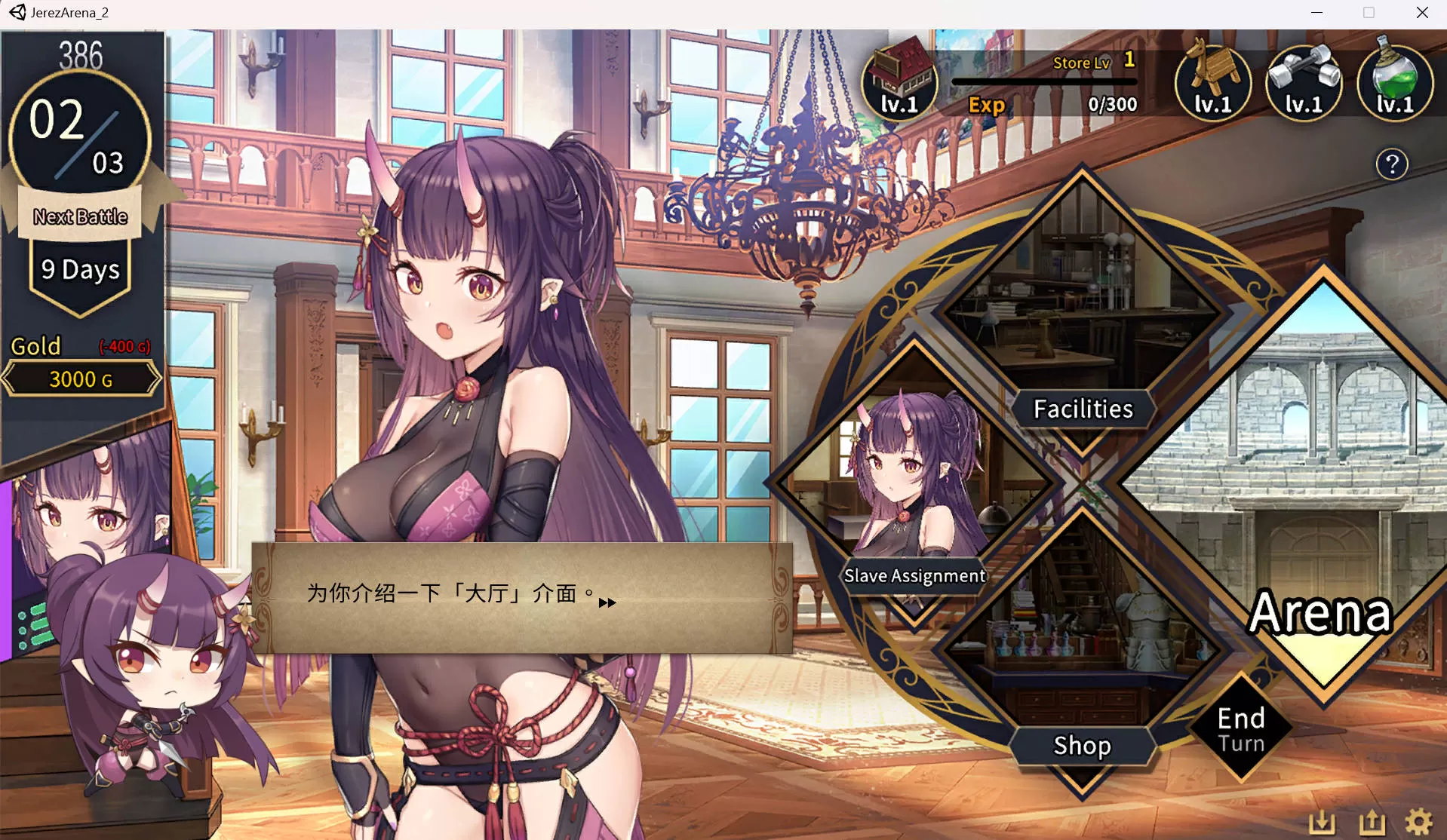Open Slave Assignment panel
1447x840 pixels.
(914, 575)
